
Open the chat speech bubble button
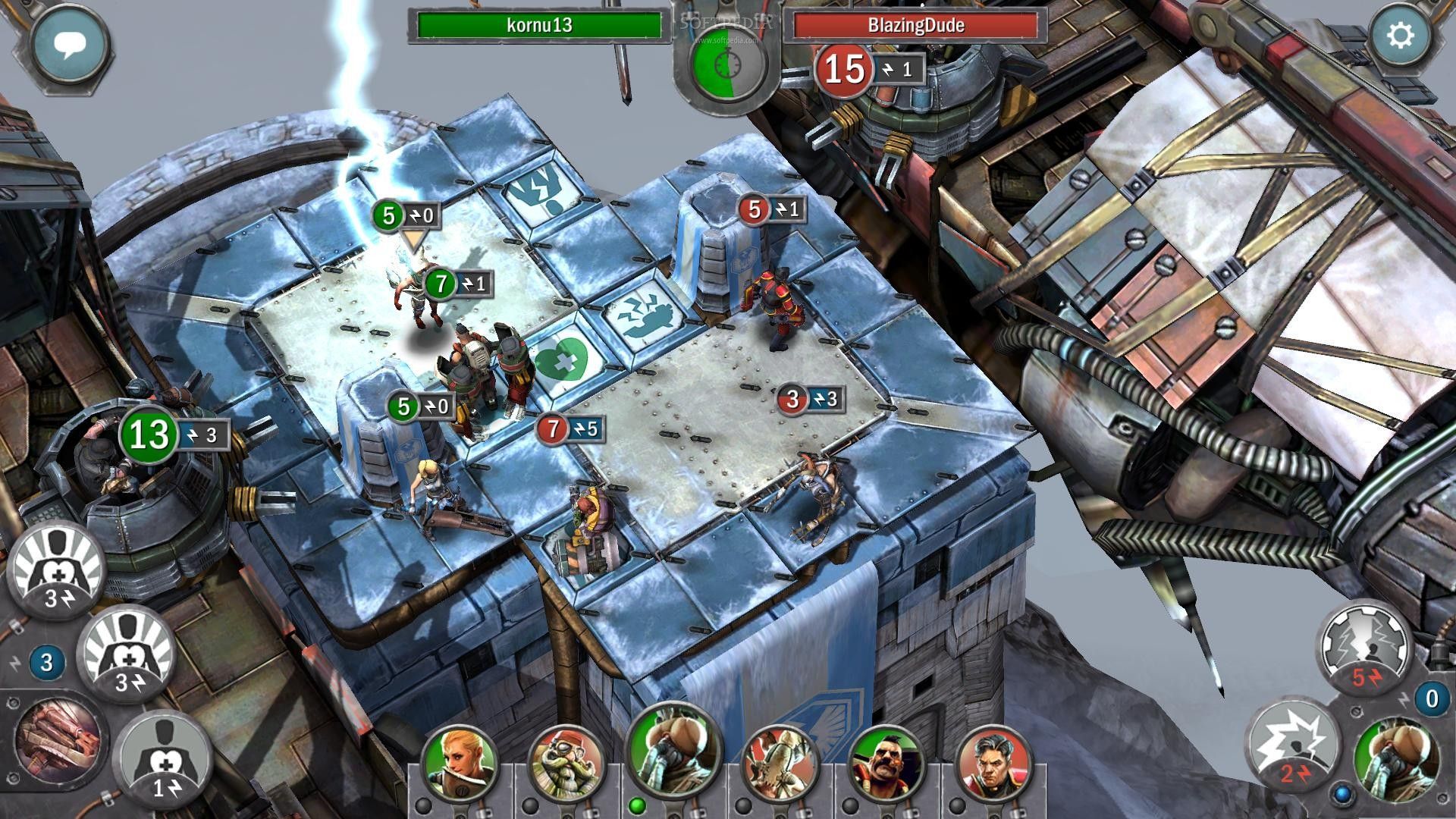[x=70, y=45]
